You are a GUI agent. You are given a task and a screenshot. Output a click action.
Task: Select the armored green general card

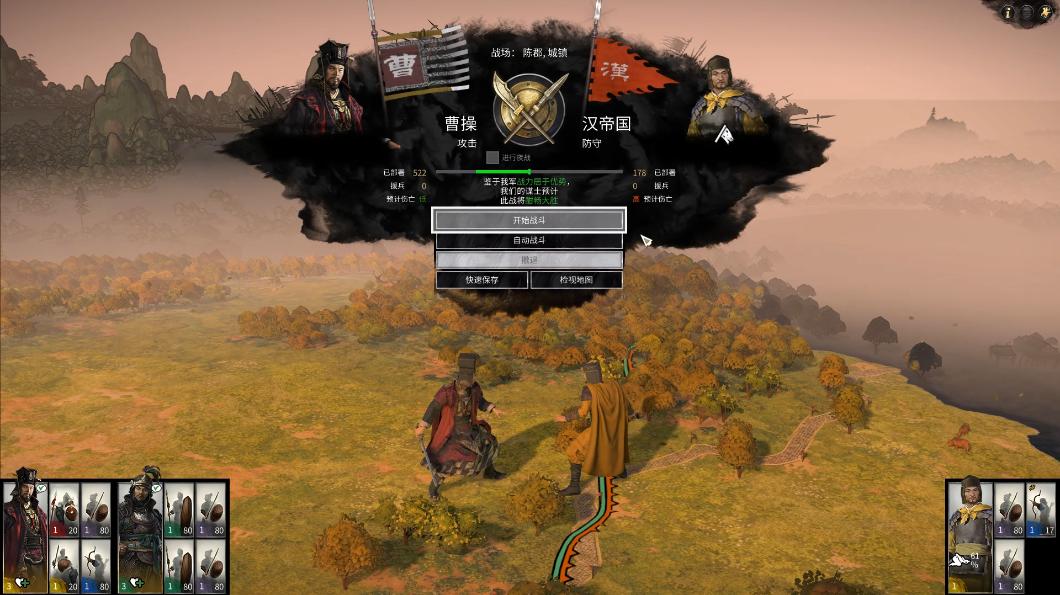pos(140,535)
